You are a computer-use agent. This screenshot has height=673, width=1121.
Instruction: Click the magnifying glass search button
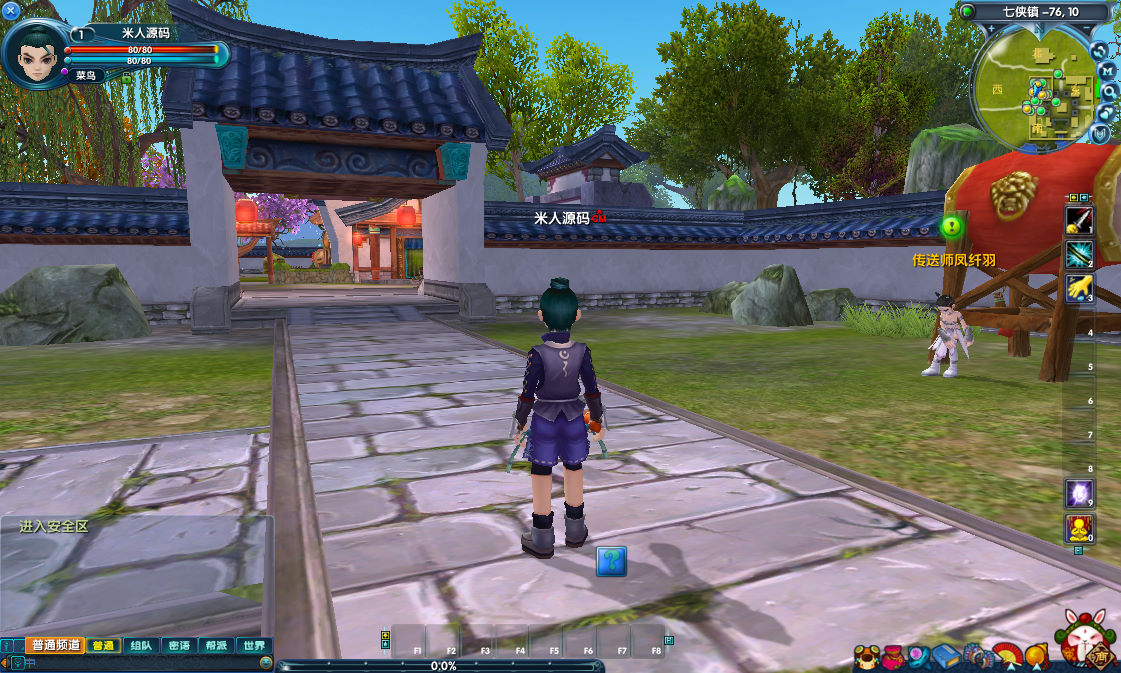[x=1109, y=91]
